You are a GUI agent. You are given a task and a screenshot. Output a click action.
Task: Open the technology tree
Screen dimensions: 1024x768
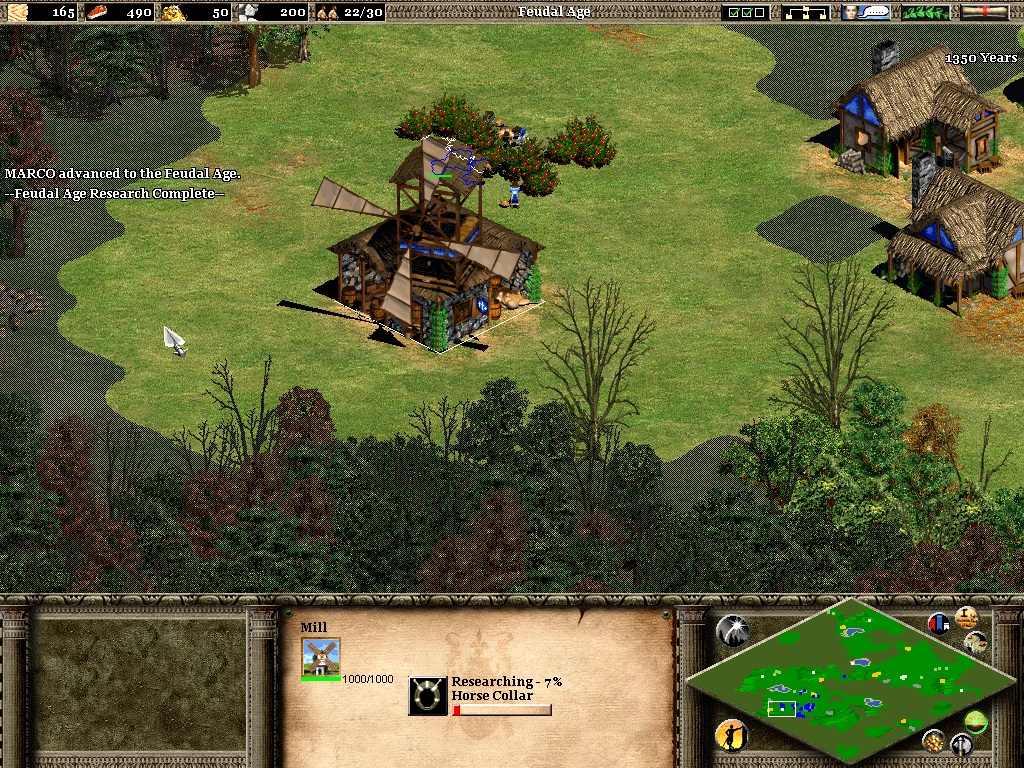pyautogui.click(x=807, y=12)
